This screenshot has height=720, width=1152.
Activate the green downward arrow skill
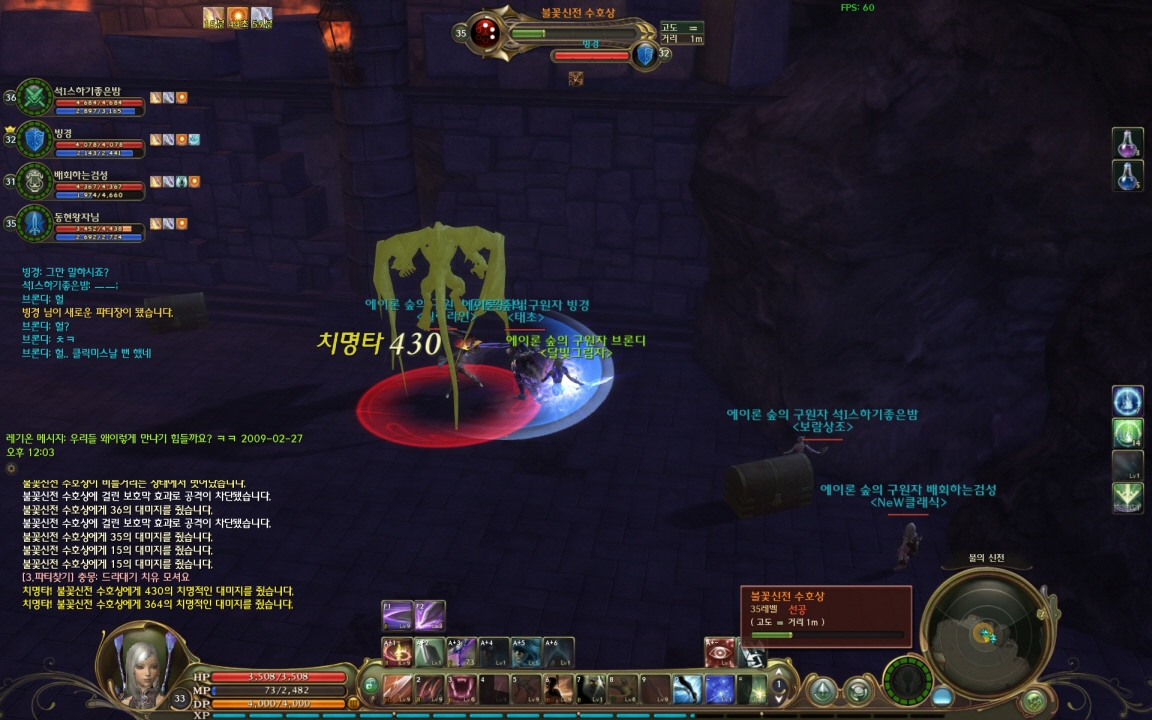point(1128,498)
